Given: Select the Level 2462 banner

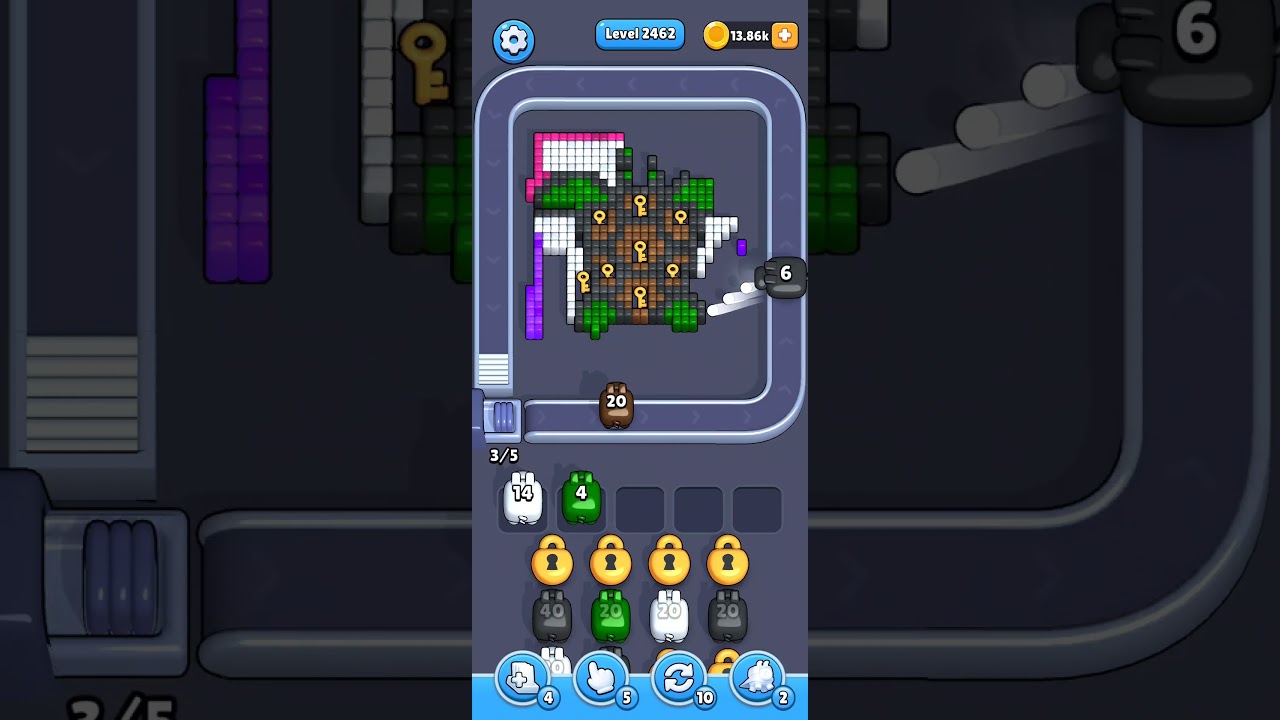Looking at the screenshot, I should 640,33.
